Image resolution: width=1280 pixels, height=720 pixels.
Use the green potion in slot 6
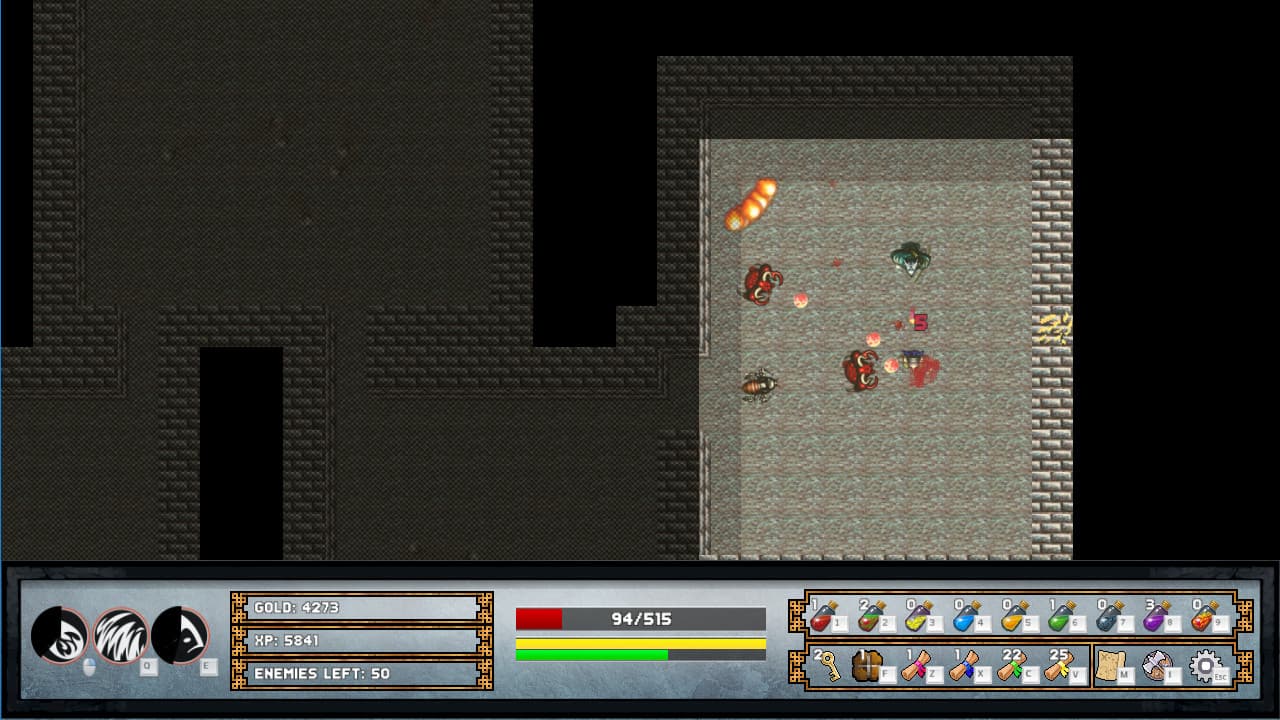[x=1058, y=618]
